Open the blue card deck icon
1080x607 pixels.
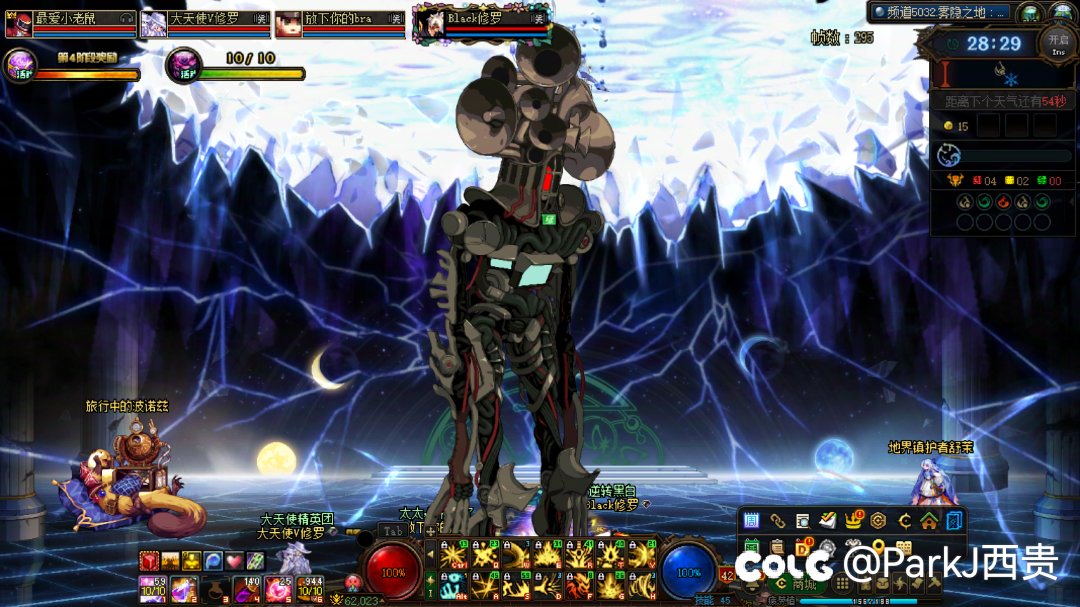point(954,520)
